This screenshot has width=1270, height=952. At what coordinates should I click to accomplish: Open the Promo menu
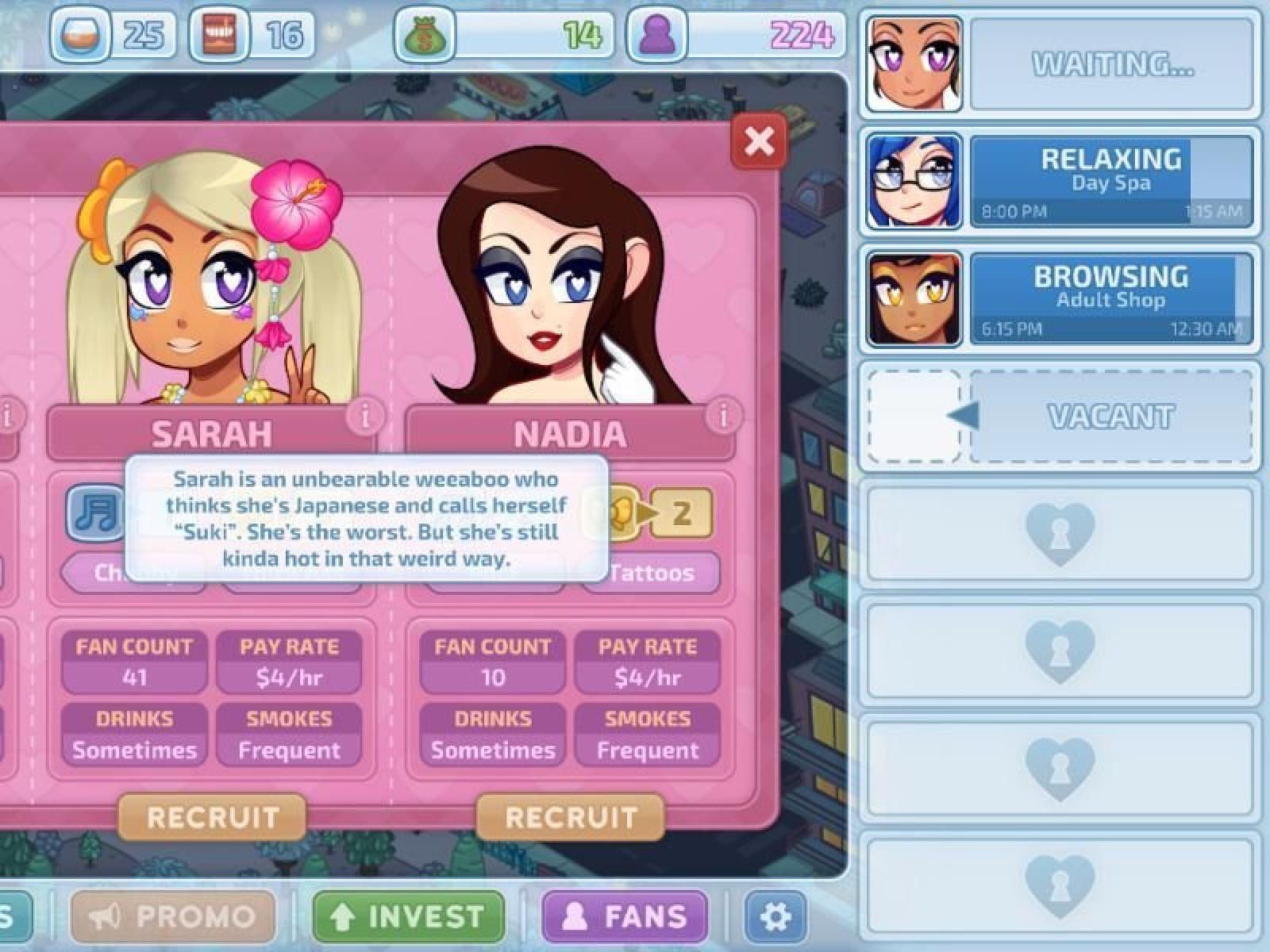(173, 916)
